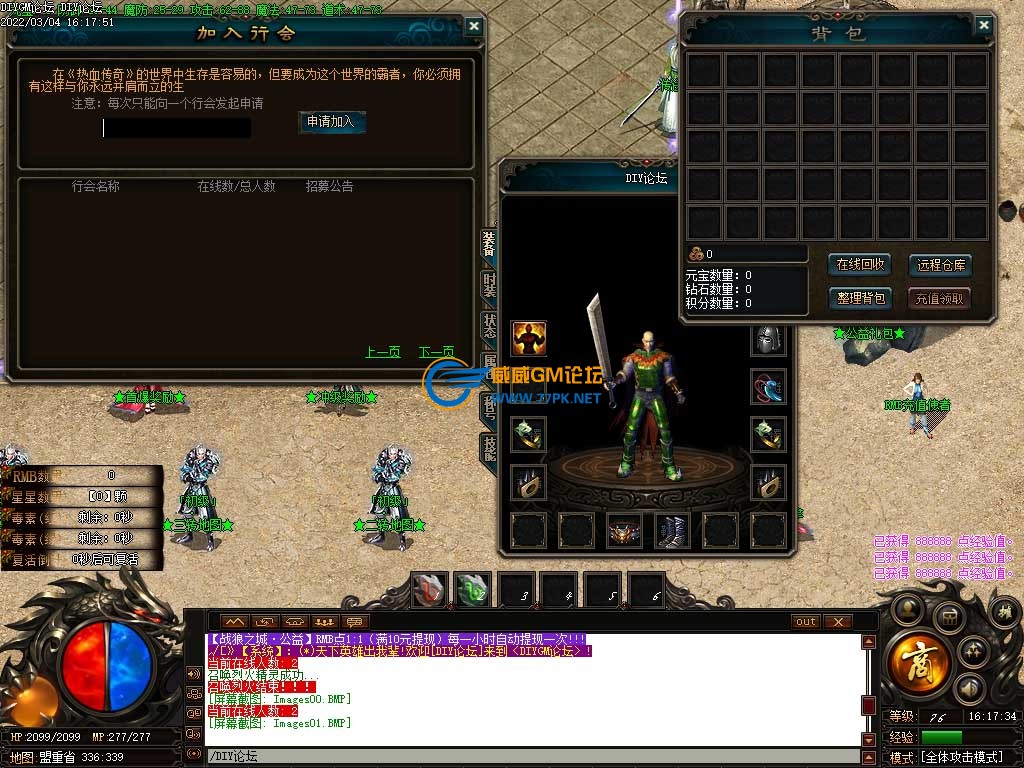Focus the guild name input field
This screenshot has height=768, width=1024.
click(x=177, y=128)
